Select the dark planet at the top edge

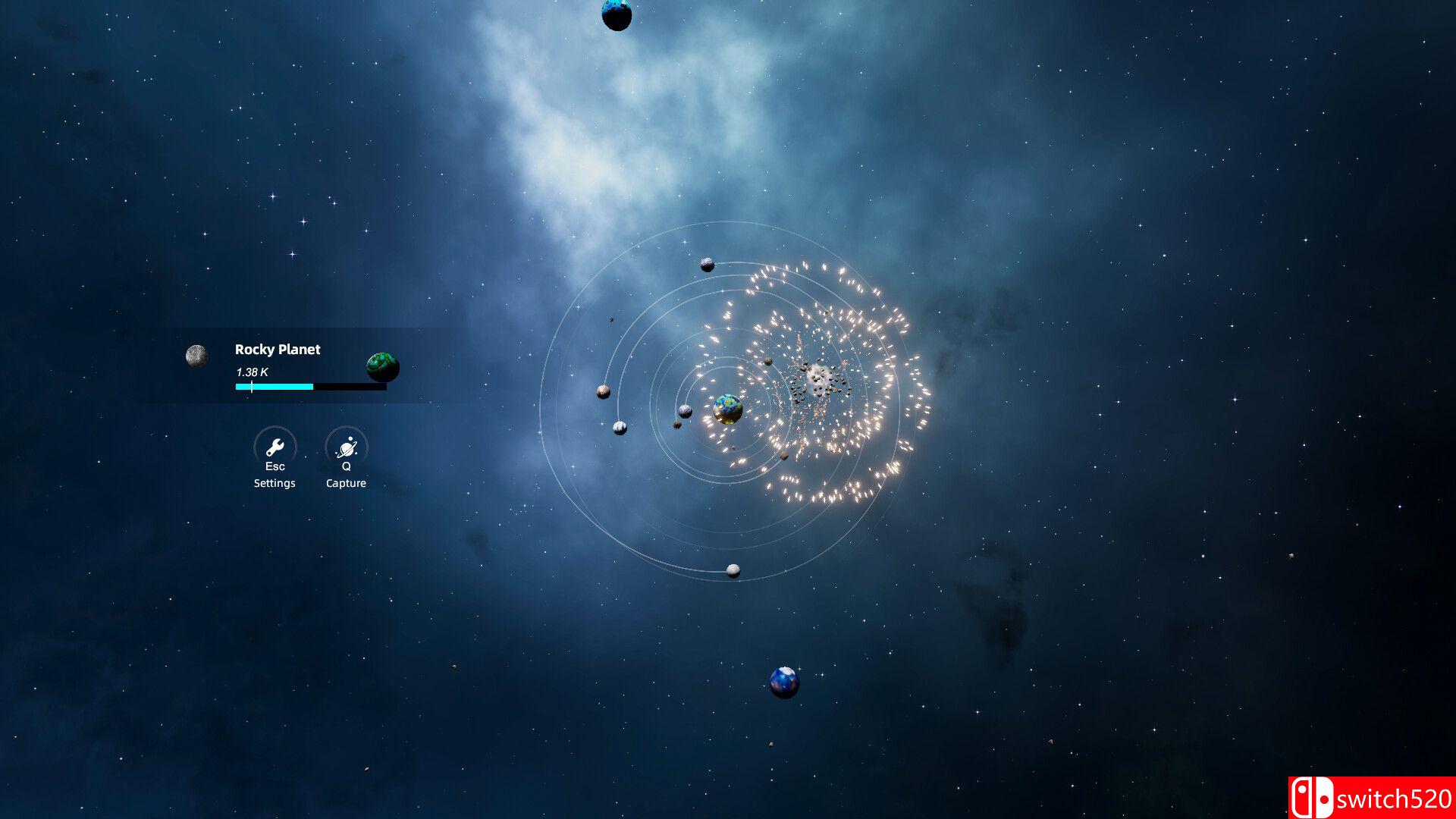click(616, 14)
